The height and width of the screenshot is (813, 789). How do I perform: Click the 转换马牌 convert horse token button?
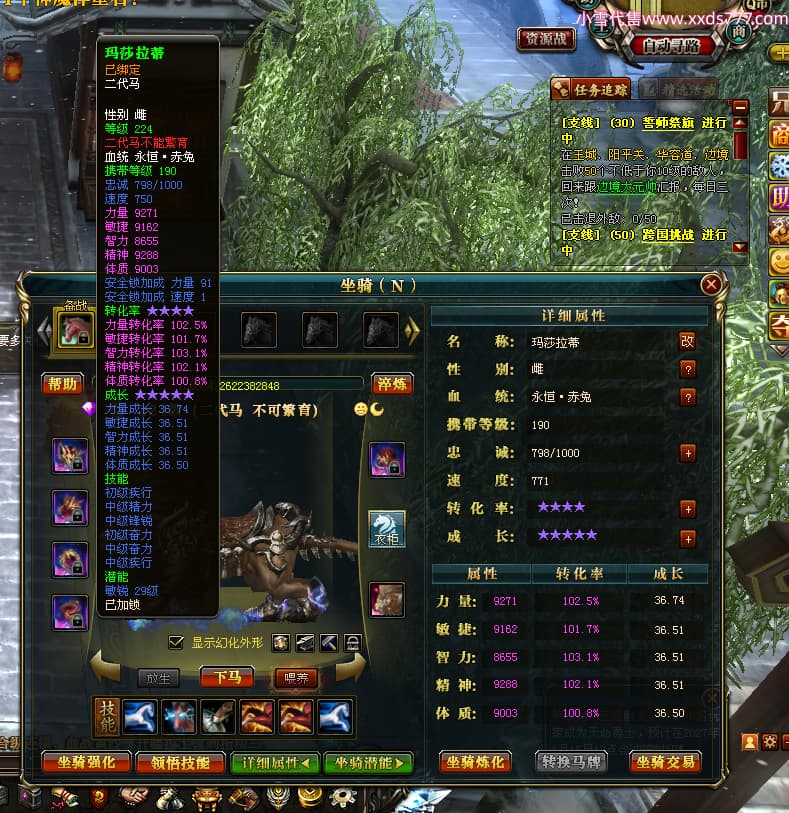coord(572,762)
